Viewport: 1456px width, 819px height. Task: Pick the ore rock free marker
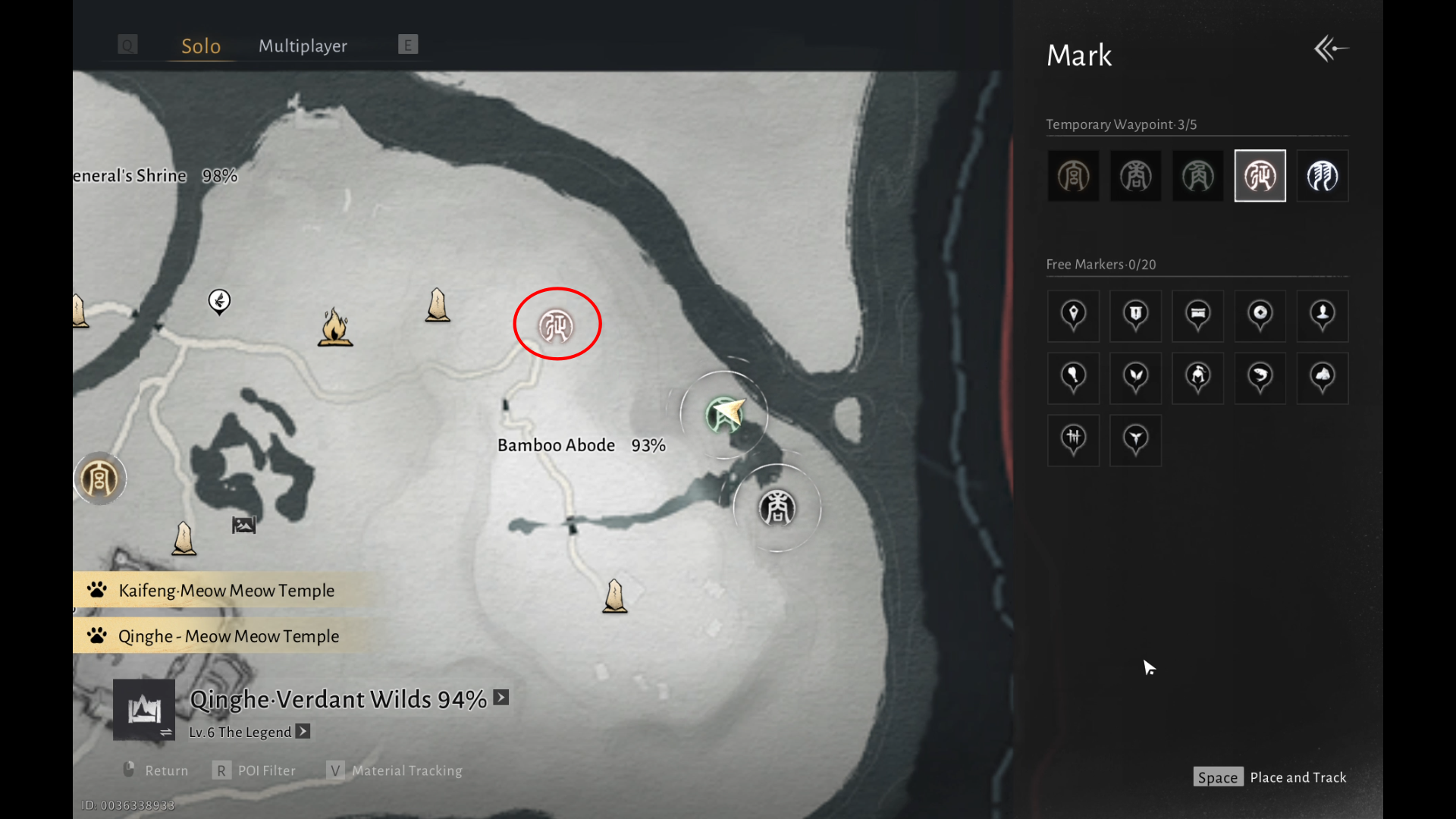[x=1322, y=377]
